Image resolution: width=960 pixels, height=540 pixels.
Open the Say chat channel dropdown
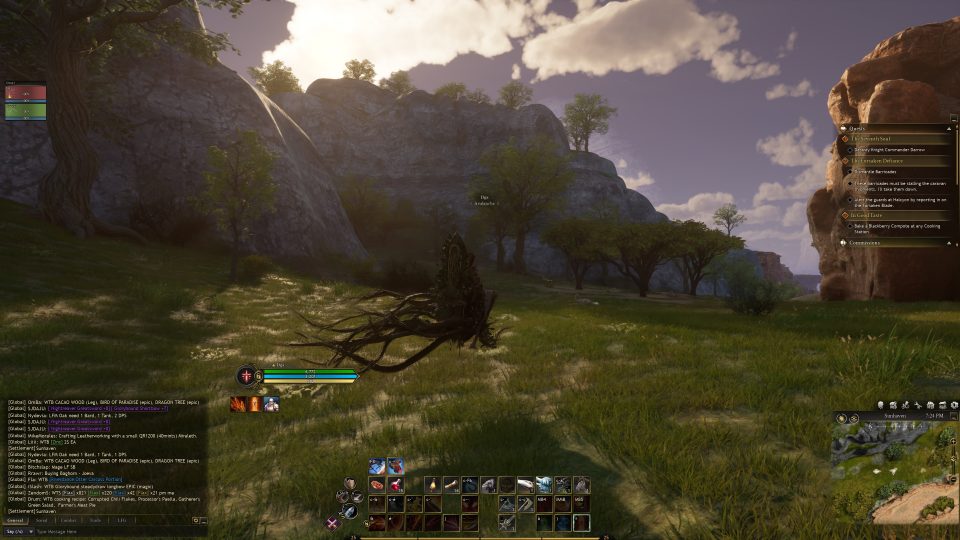pos(16,531)
